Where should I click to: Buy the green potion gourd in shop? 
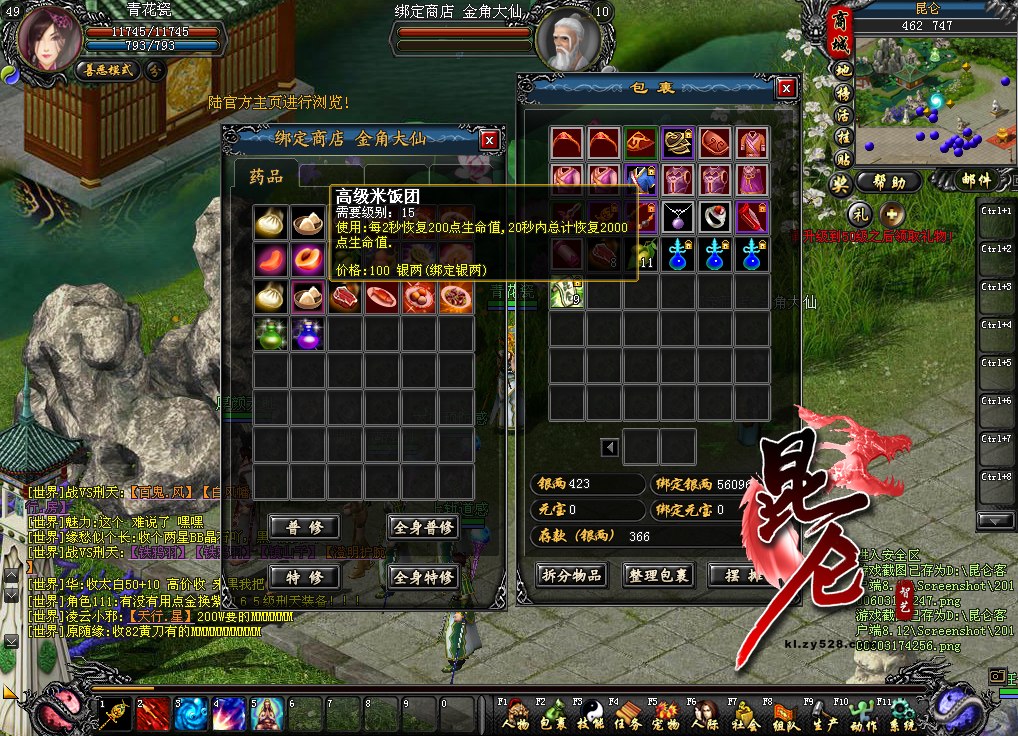[269, 333]
